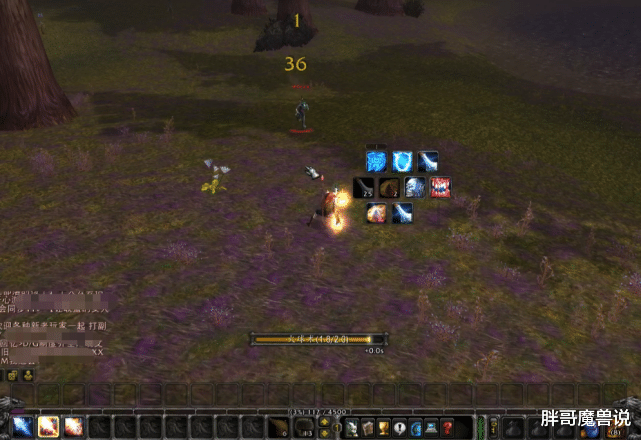Select the blue frost nova icon
The image size is (641, 440).
[x=376, y=161]
